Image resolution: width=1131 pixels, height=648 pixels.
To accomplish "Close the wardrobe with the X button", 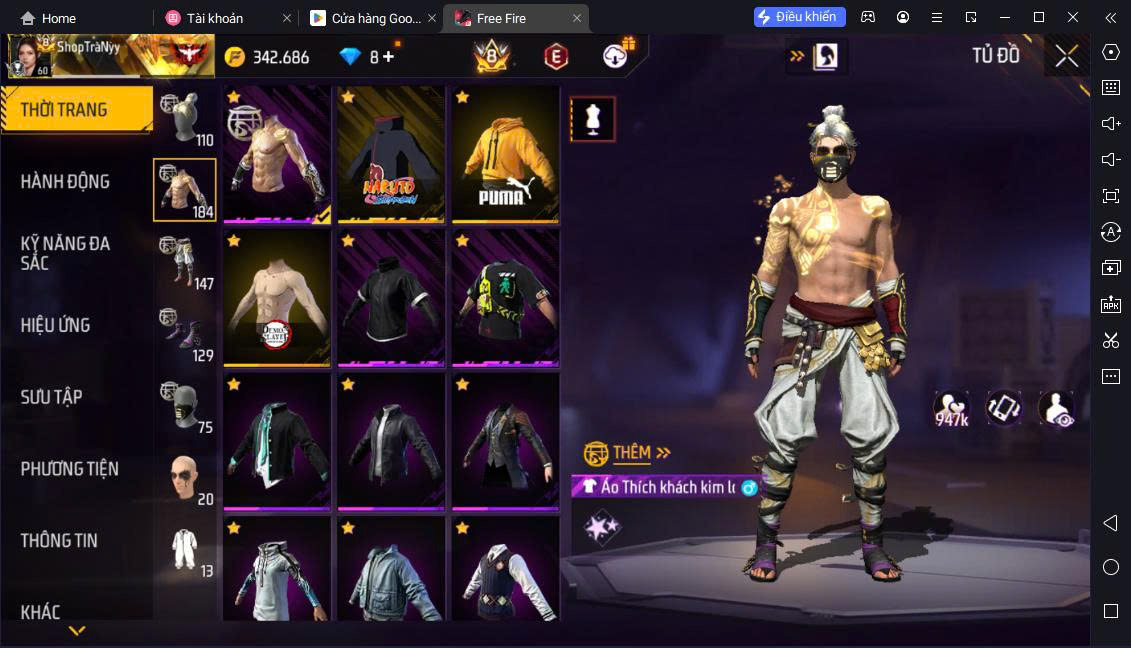I will (1067, 56).
